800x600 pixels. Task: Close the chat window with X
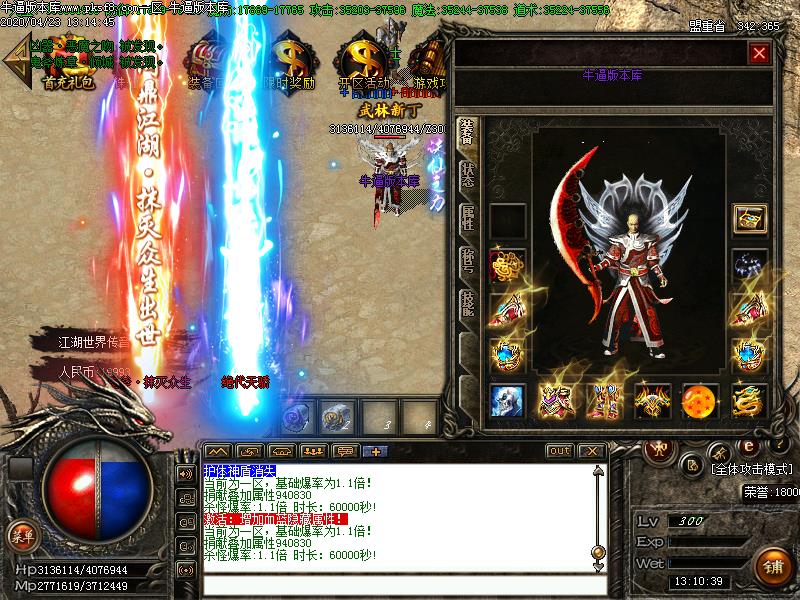point(592,451)
